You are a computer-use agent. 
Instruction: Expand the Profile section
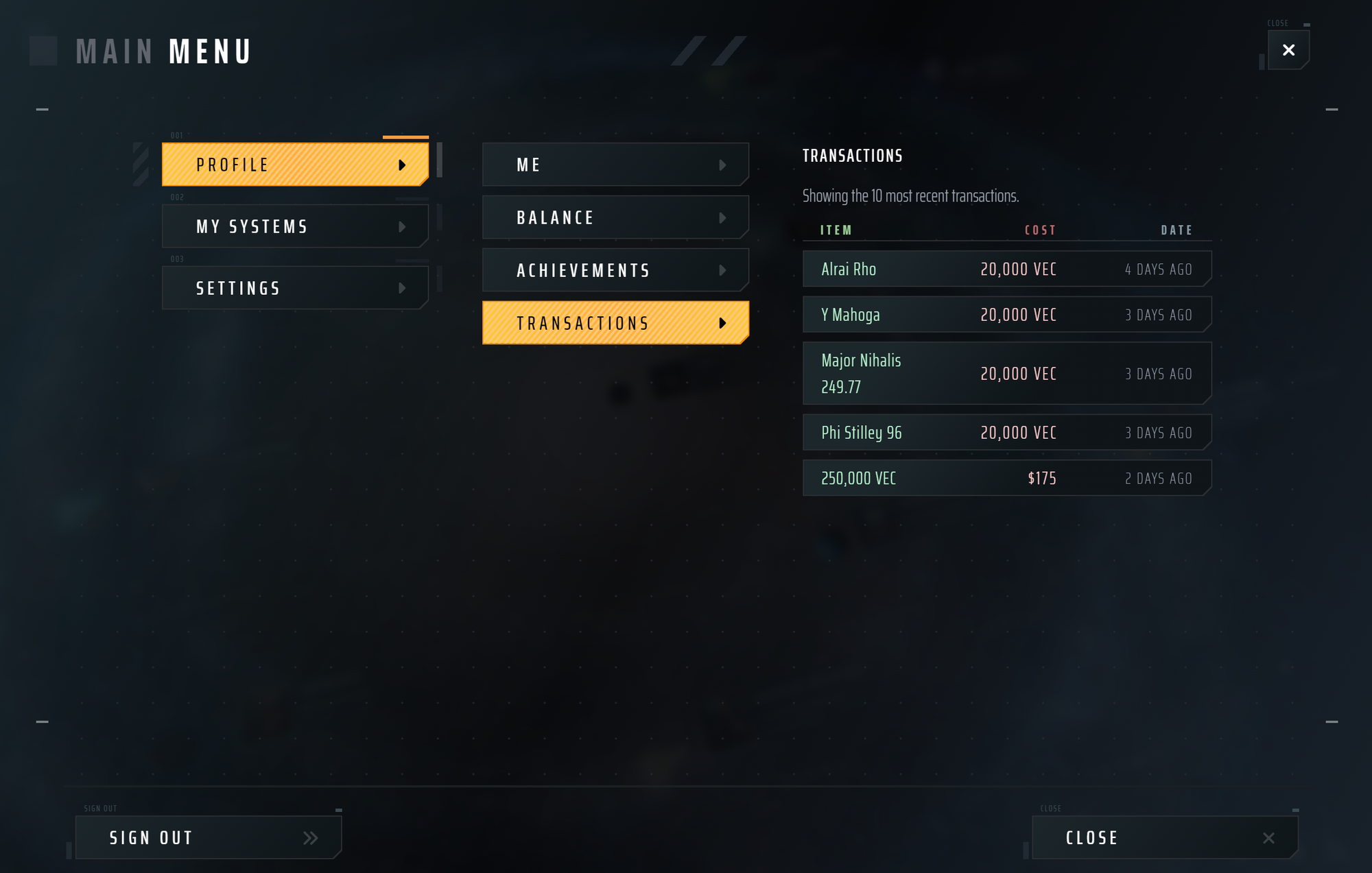274,165
